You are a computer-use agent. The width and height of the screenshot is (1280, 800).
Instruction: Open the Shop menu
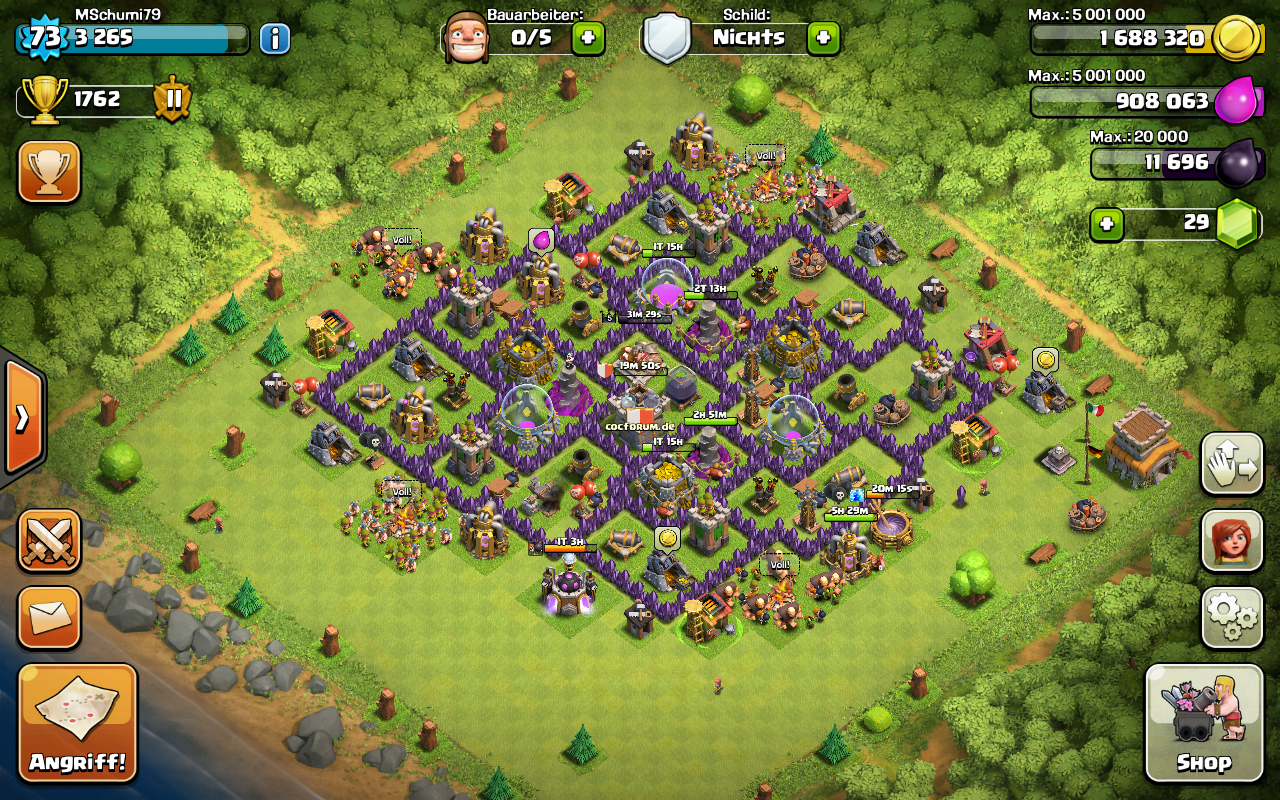coord(1203,722)
